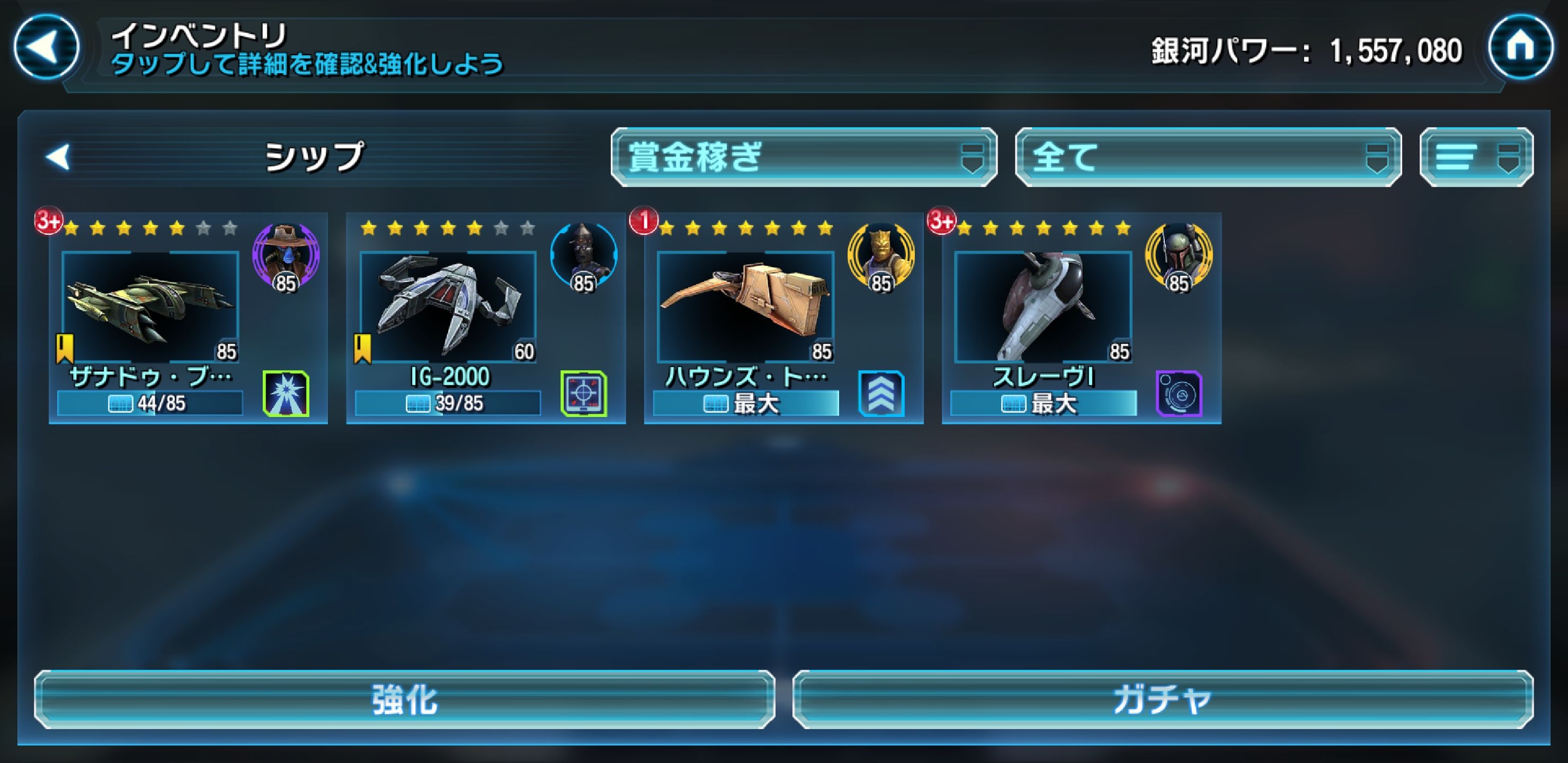The image size is (1568, 763).
Task: Return to previous screen with the top-left back arrow
Action: (46, 46)
